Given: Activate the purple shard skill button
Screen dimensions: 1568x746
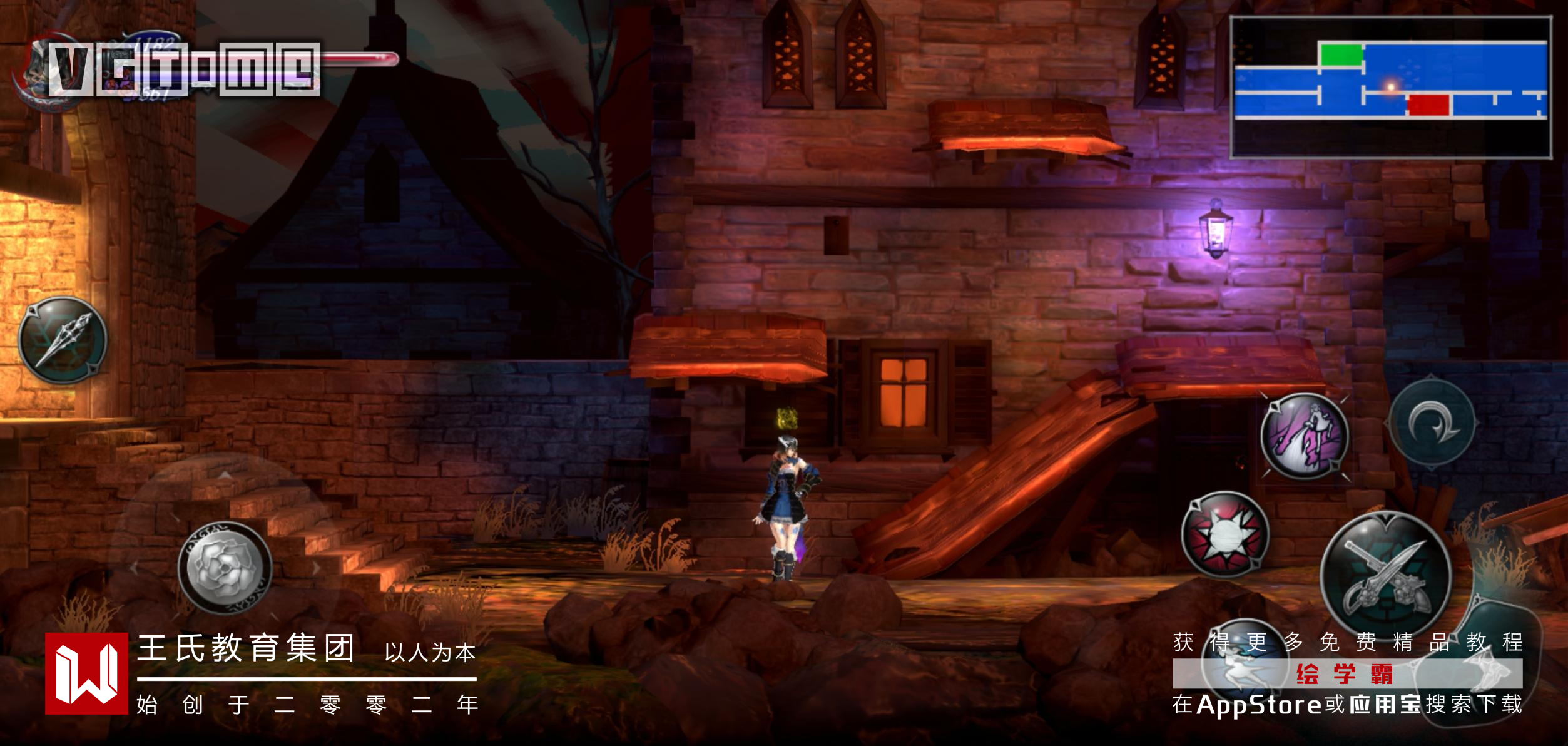Looking at the screenshot, I should 1305,436.
